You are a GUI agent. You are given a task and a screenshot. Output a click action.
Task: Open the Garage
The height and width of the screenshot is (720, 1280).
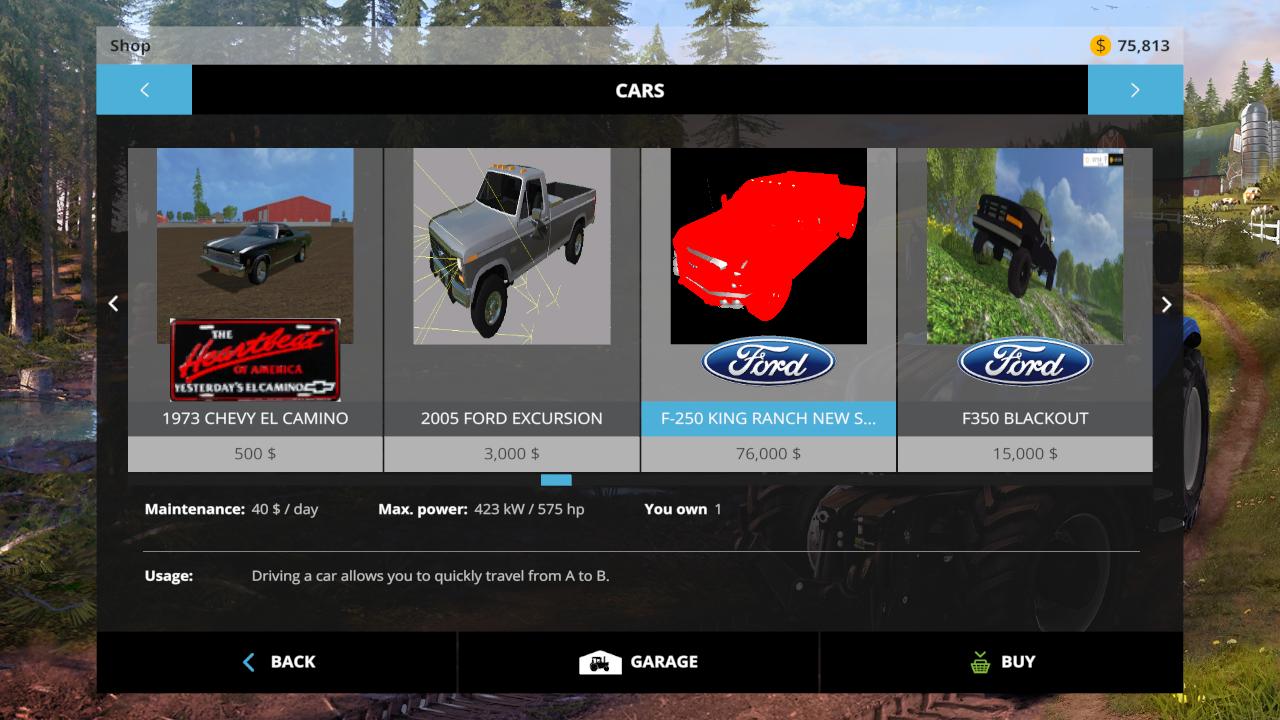click(639, 662)
